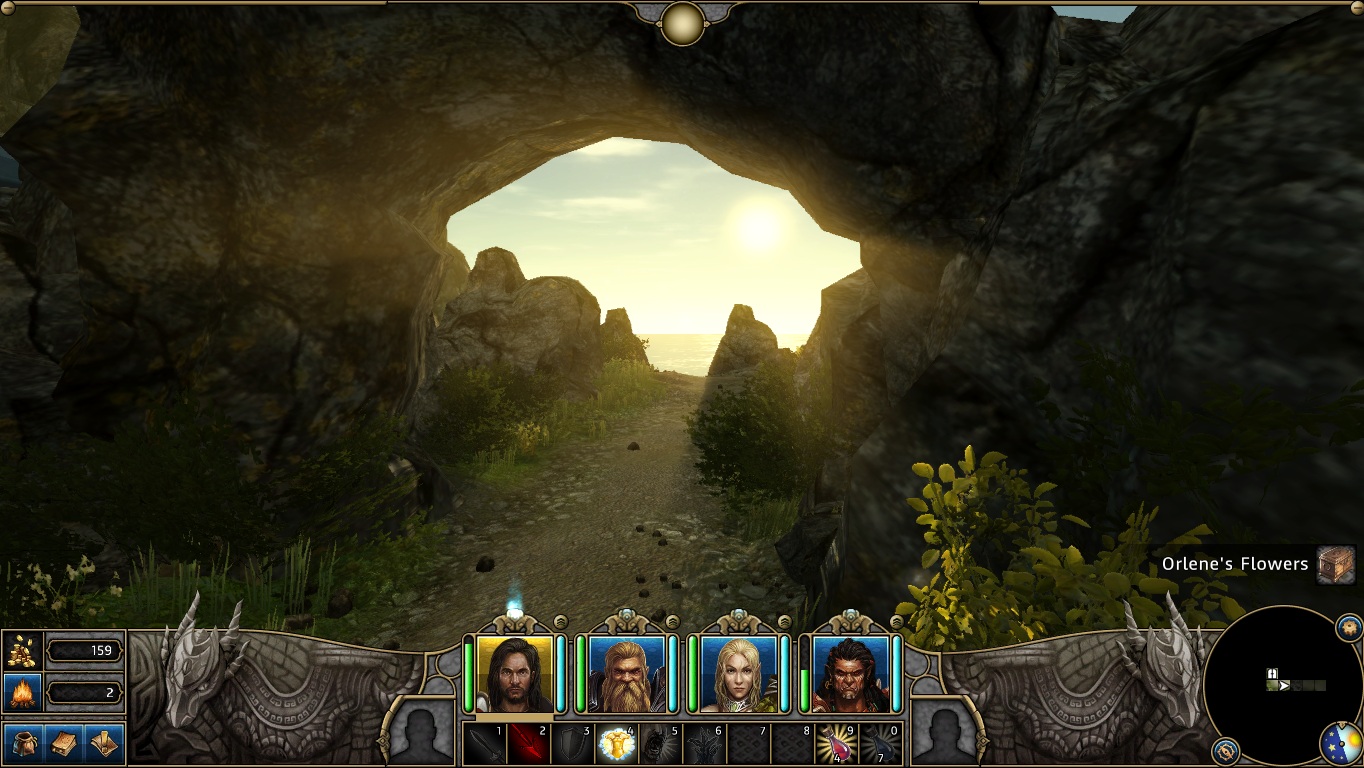Open the Orlene's Flowers quest tracker
This screenshot has width=1364, height=768.
pos(1234,564)
